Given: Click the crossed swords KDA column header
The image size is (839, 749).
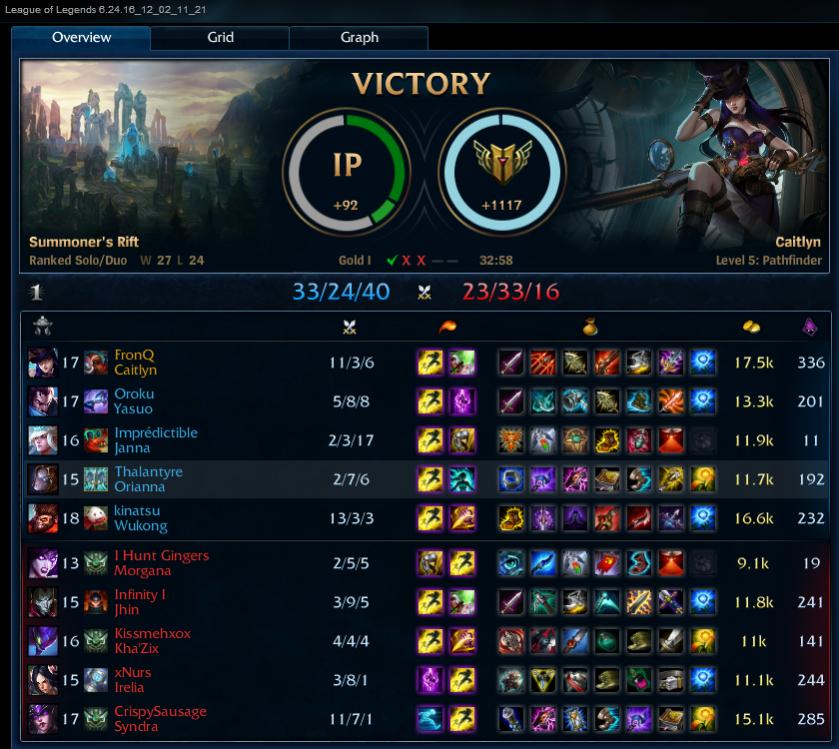Looking at the screenshot, I should (x=350, y=326).
